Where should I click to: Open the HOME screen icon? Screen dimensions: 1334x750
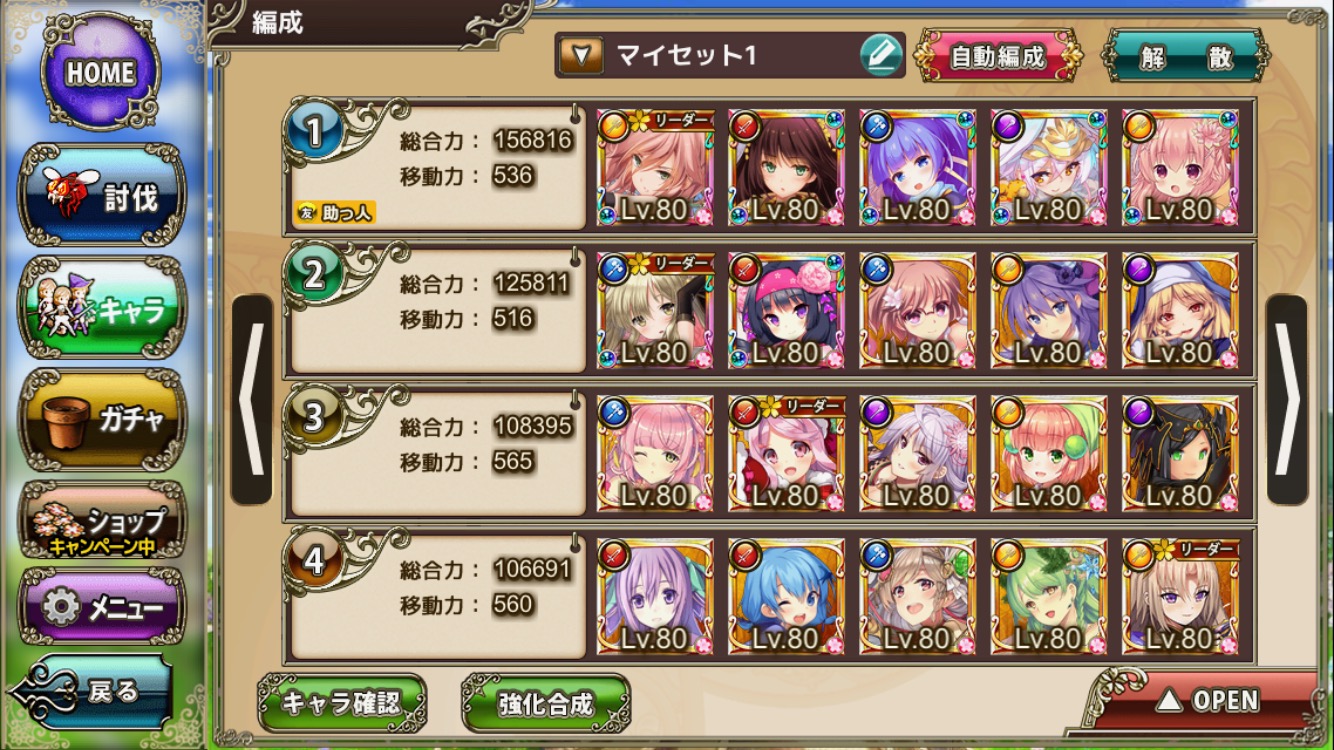(100, 72)
